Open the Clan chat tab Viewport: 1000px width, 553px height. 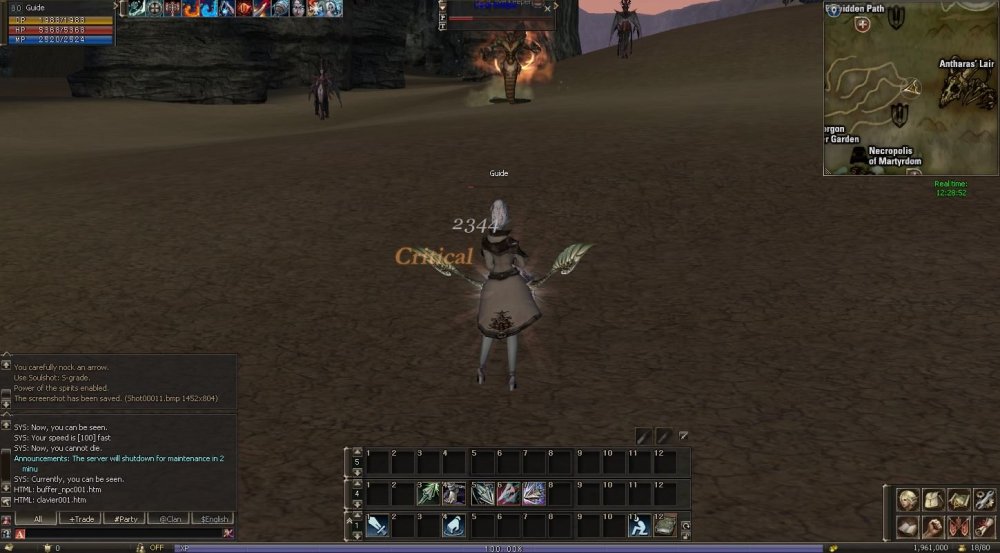pos(168,519)
